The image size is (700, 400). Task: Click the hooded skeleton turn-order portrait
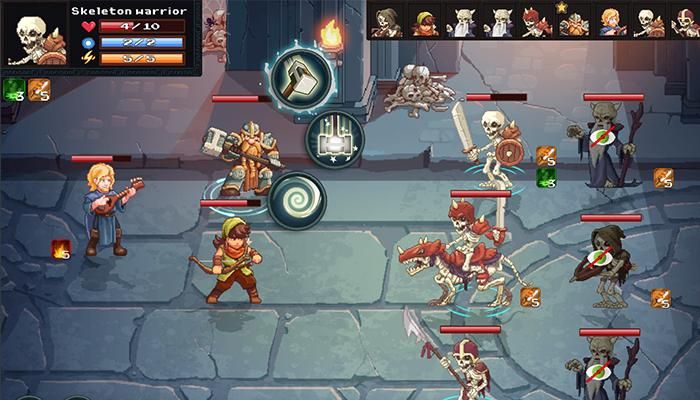(389, 21)
